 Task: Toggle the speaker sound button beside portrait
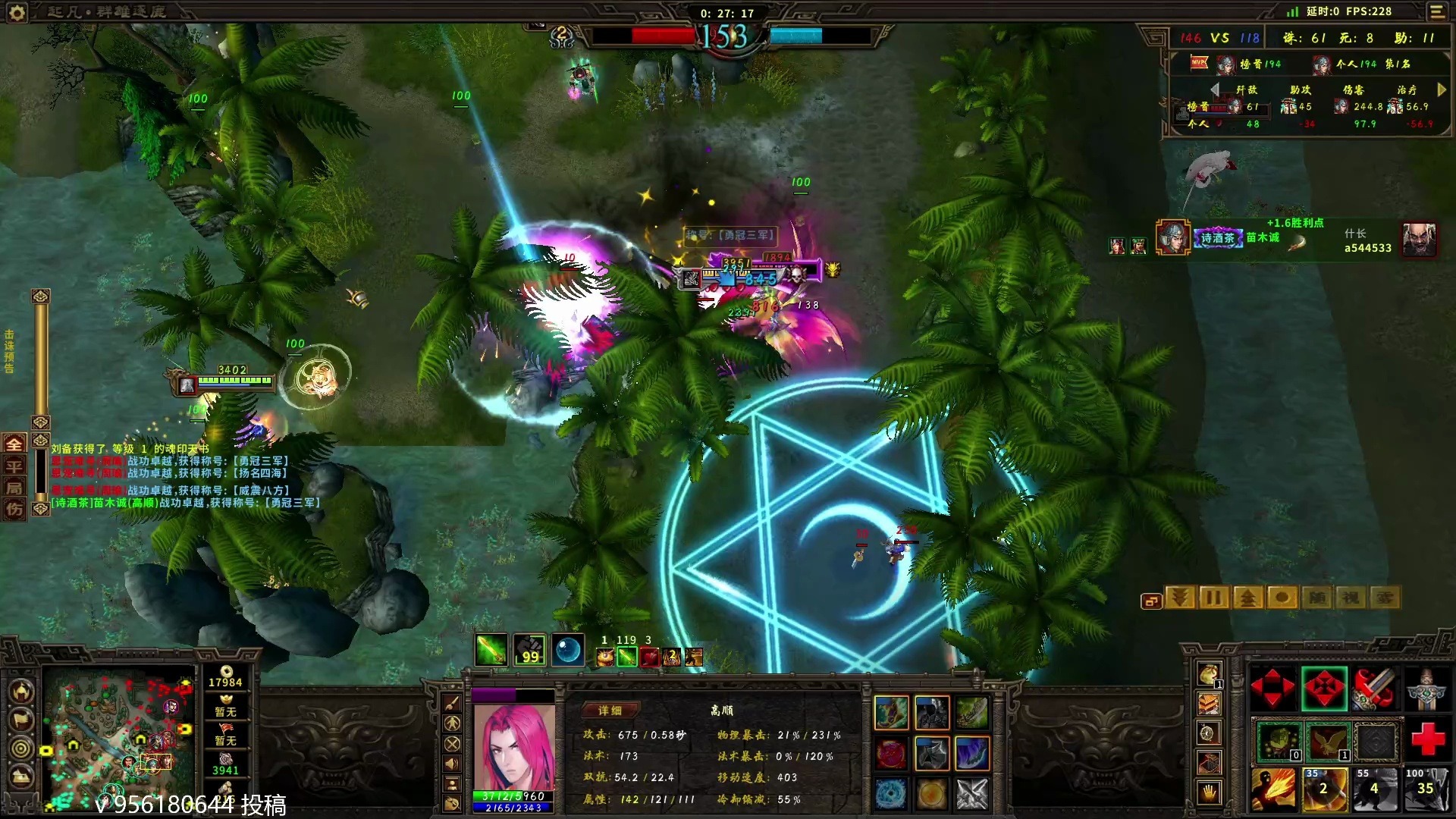click(x=452, y=764)
